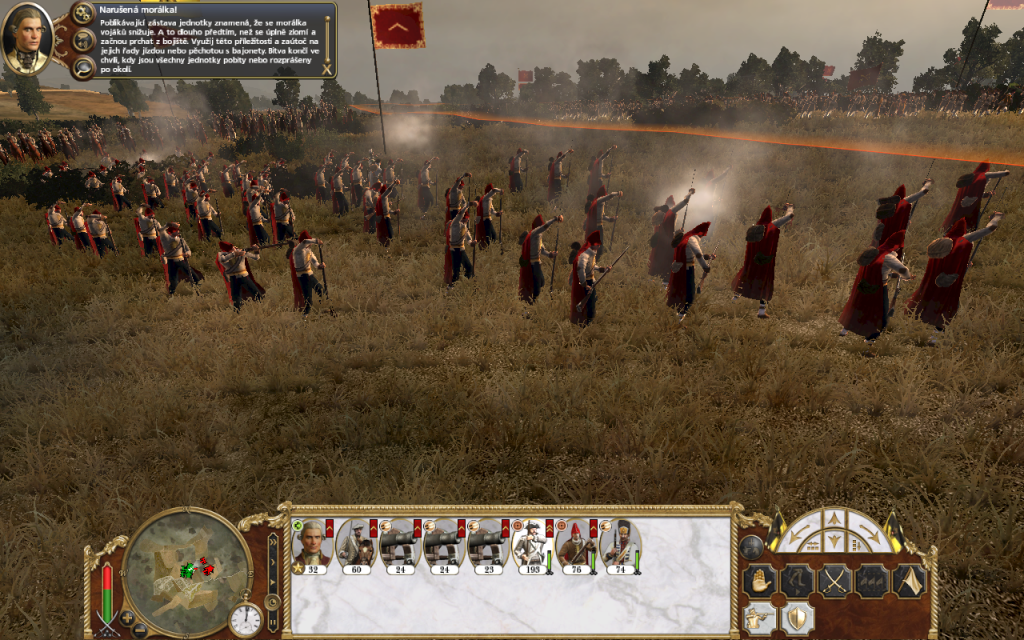Click the tent-shaped command button

coord(908,580)
